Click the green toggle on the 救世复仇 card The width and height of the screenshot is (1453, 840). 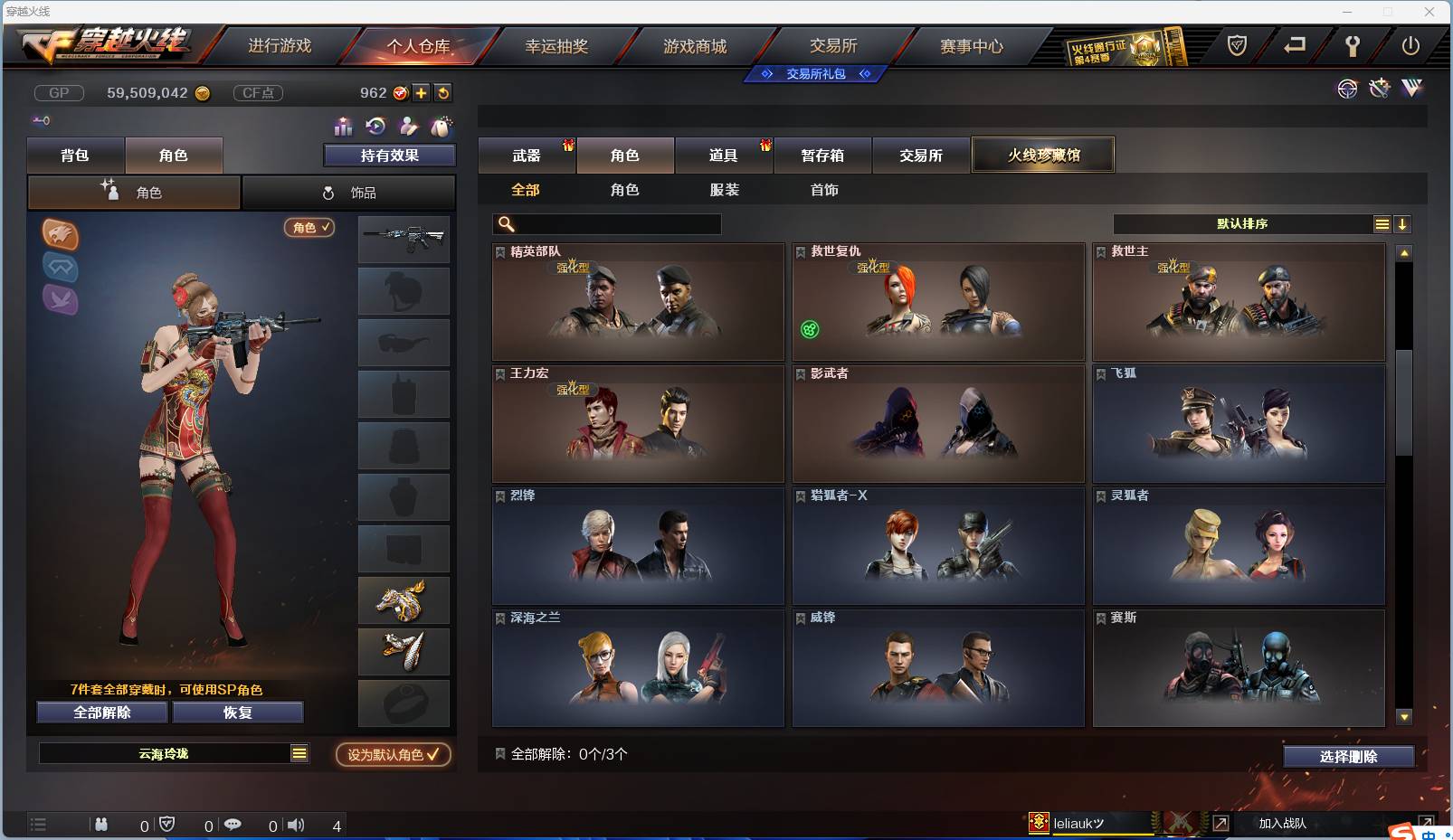pyautogui.click(x=811, y=330)
